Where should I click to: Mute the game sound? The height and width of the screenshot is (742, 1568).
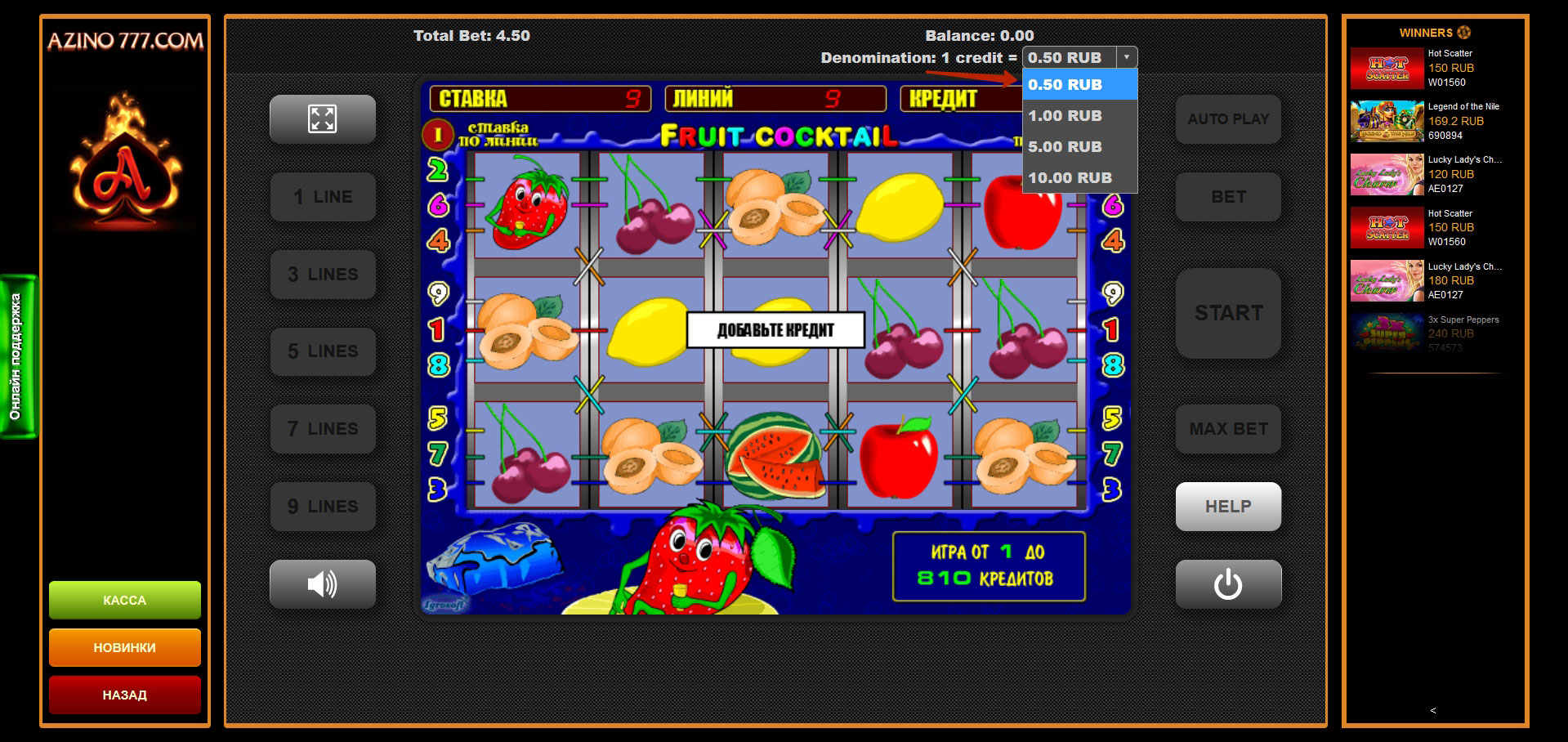tap(322, 583)
